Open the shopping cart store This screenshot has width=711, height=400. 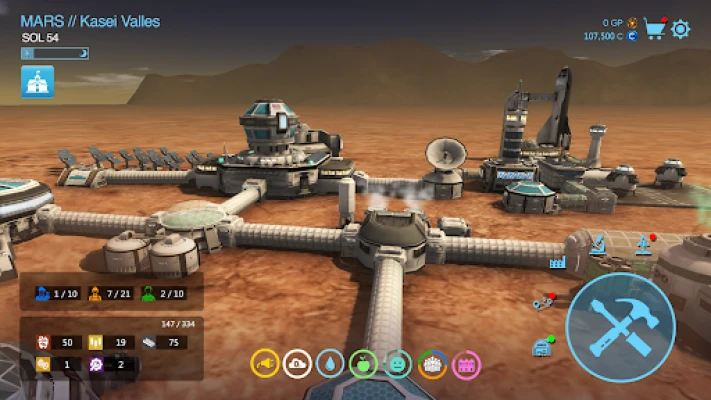pyautogui.click(x=655, y=28)
